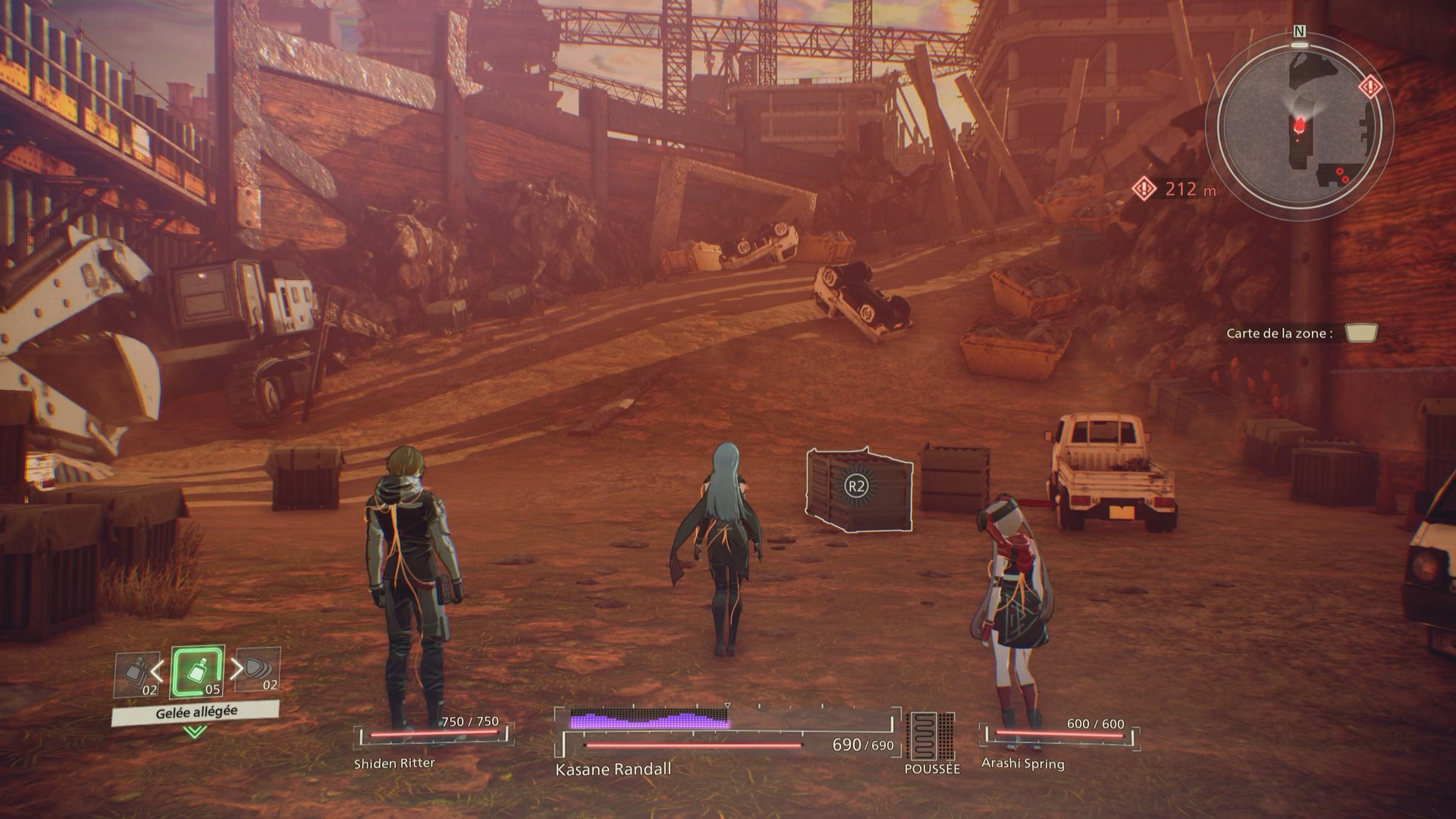Select the Gelée allégée item slot
The height and width of the screenshot is (819, 1456).
(x=197, y=673)
